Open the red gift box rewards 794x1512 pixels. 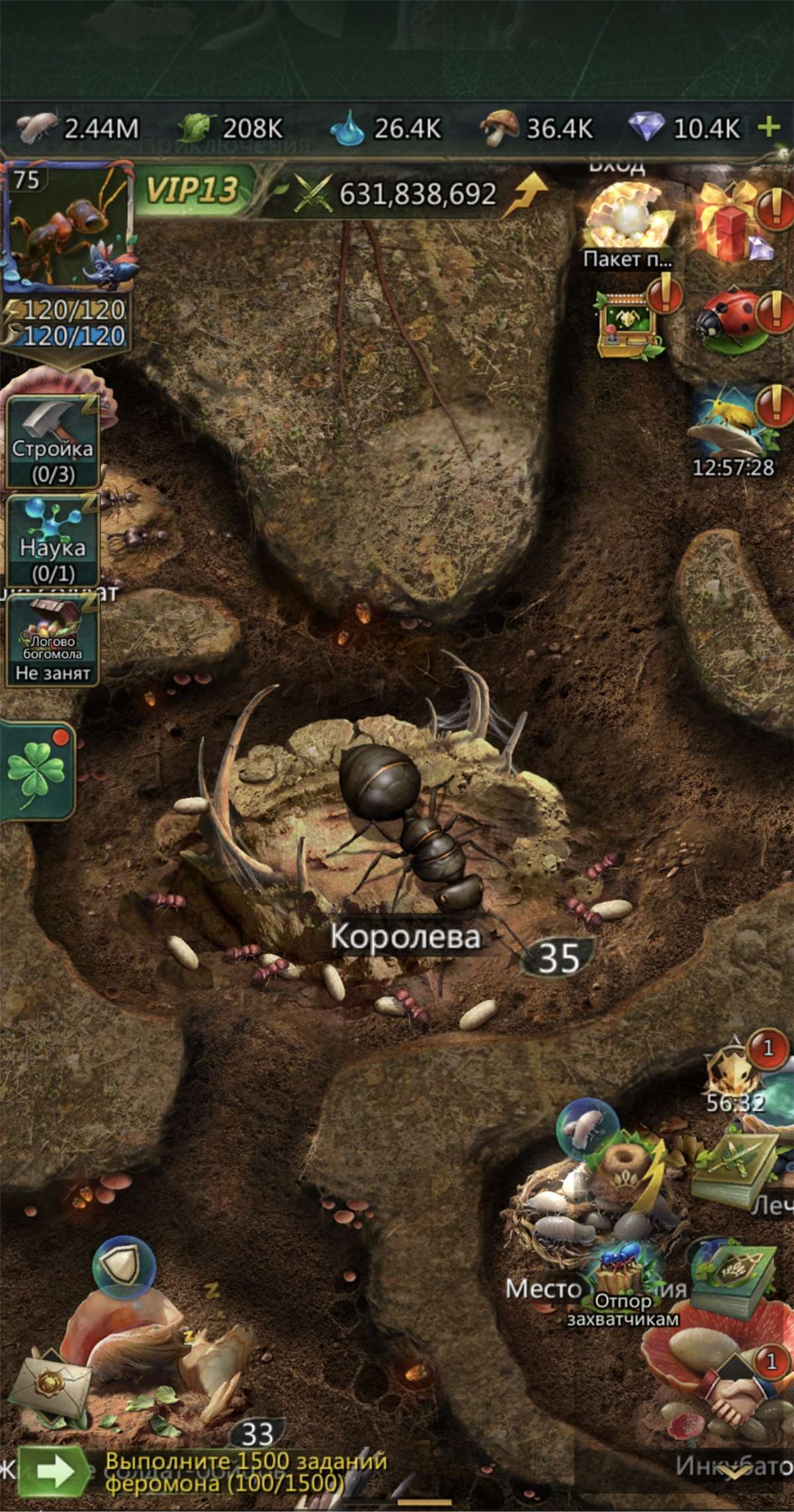(x=732, y=220)
